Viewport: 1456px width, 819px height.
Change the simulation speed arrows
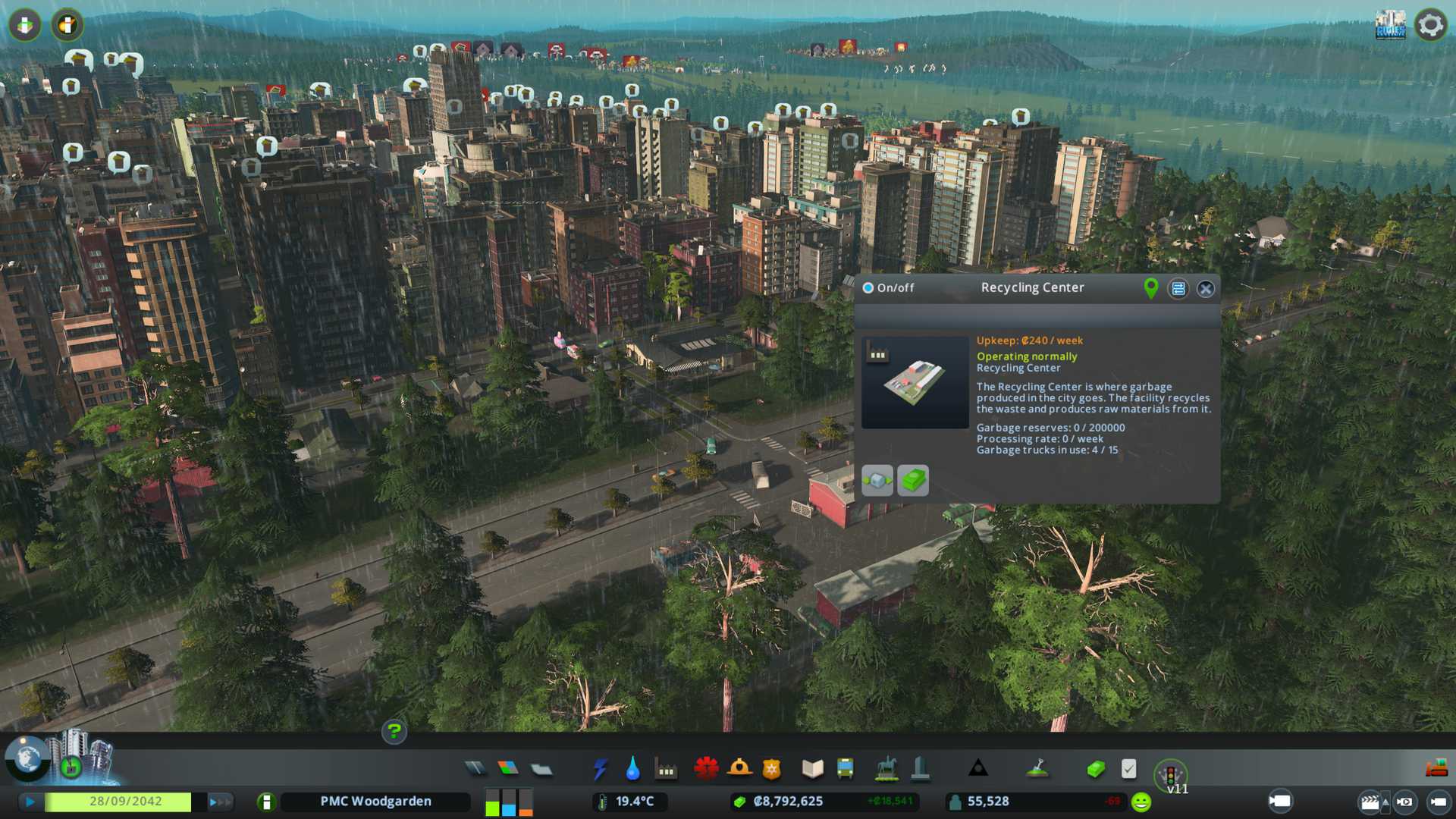pyautogui.click(x=219, y=802)
